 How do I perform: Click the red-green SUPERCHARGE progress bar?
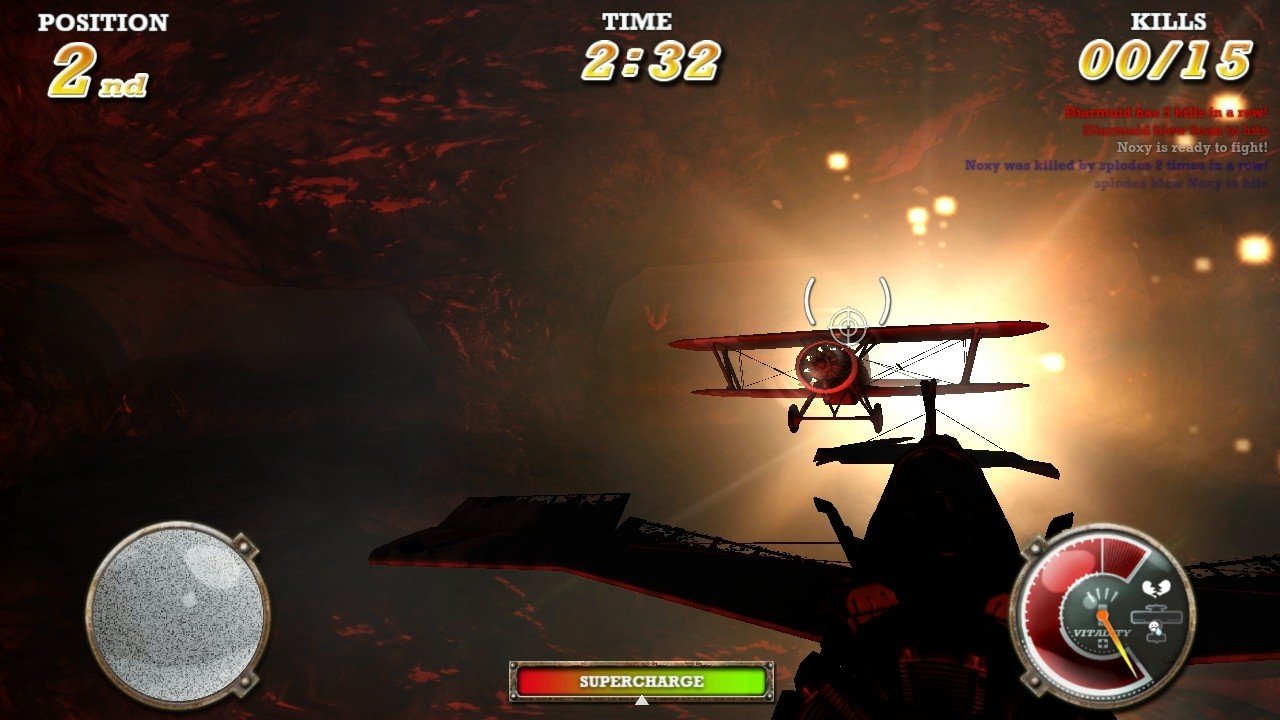[640, 681]
